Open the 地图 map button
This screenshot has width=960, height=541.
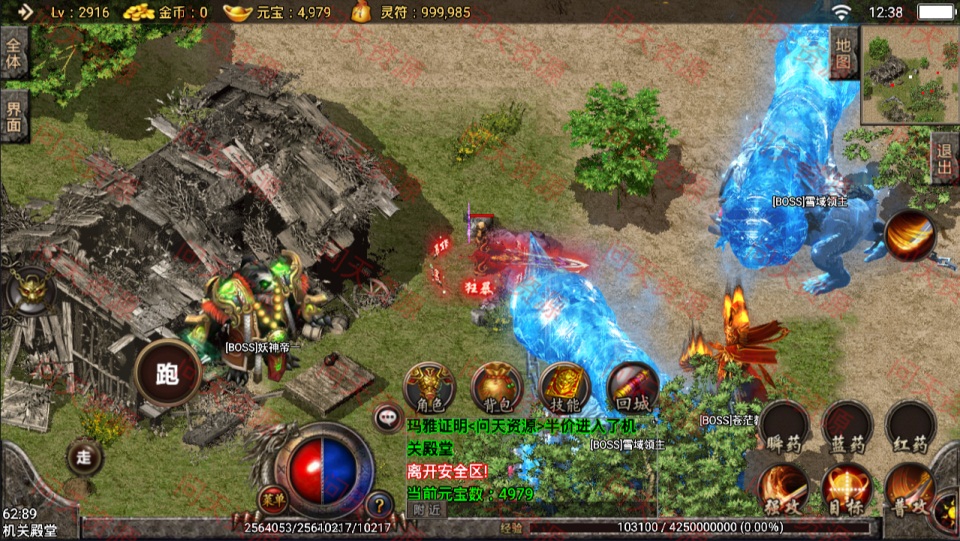point(844,52)
